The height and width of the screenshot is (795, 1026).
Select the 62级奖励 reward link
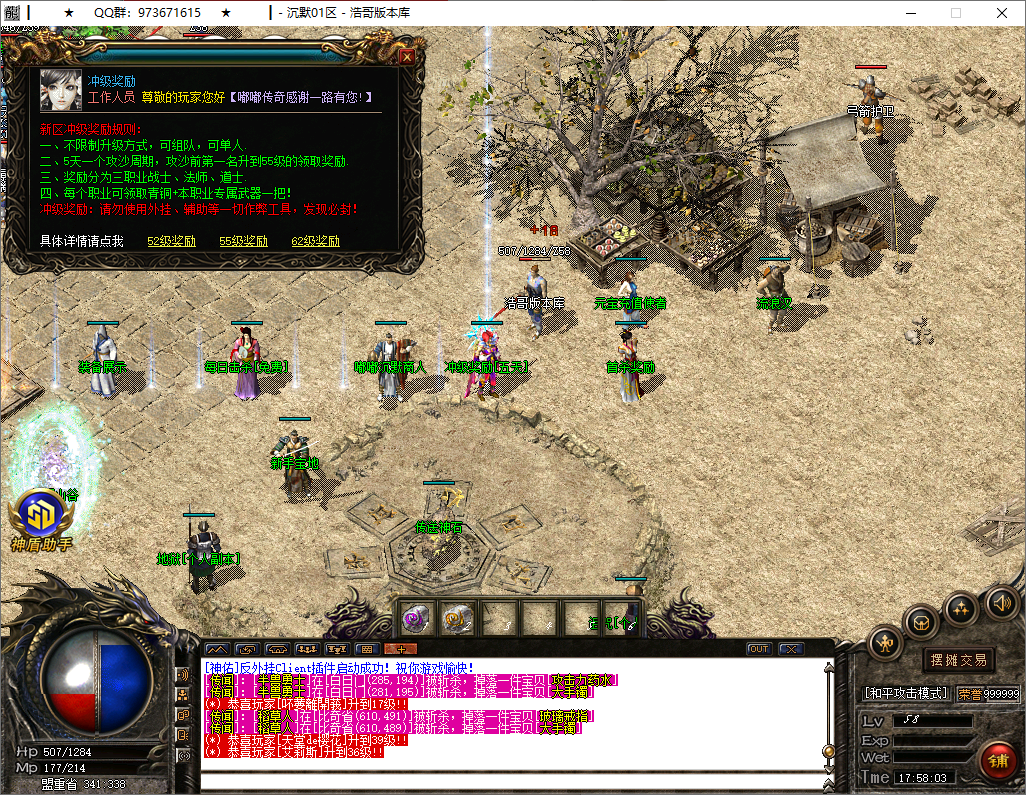tap(315, 241)
